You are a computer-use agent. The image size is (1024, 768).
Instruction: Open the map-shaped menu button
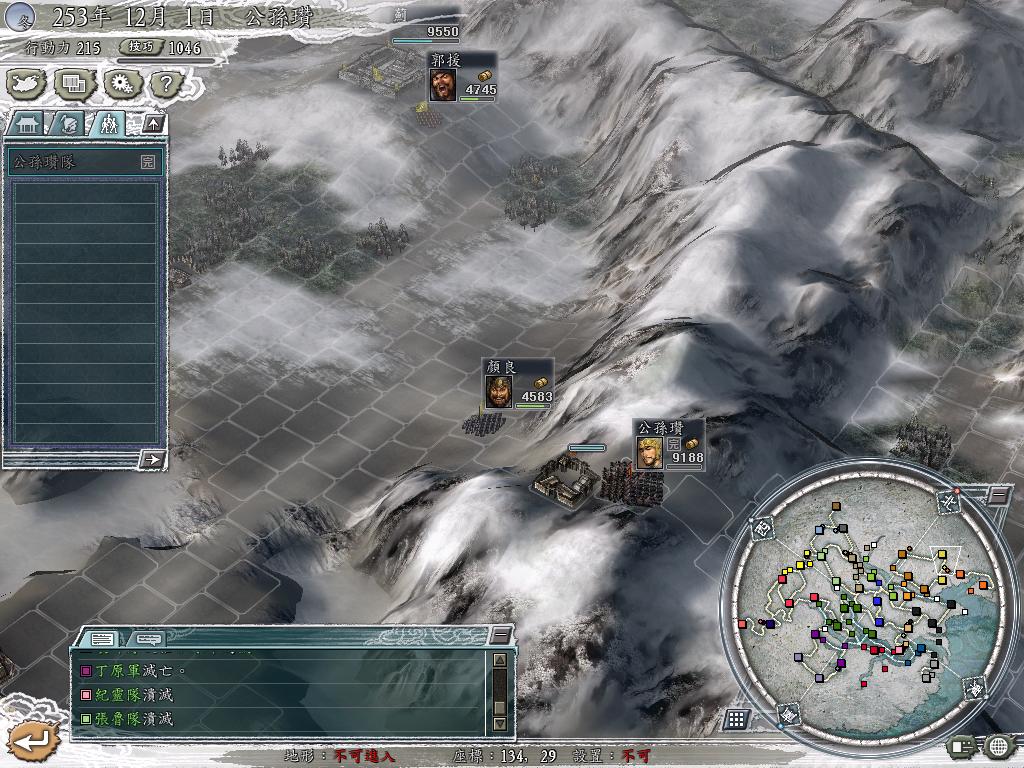[24, 84]
